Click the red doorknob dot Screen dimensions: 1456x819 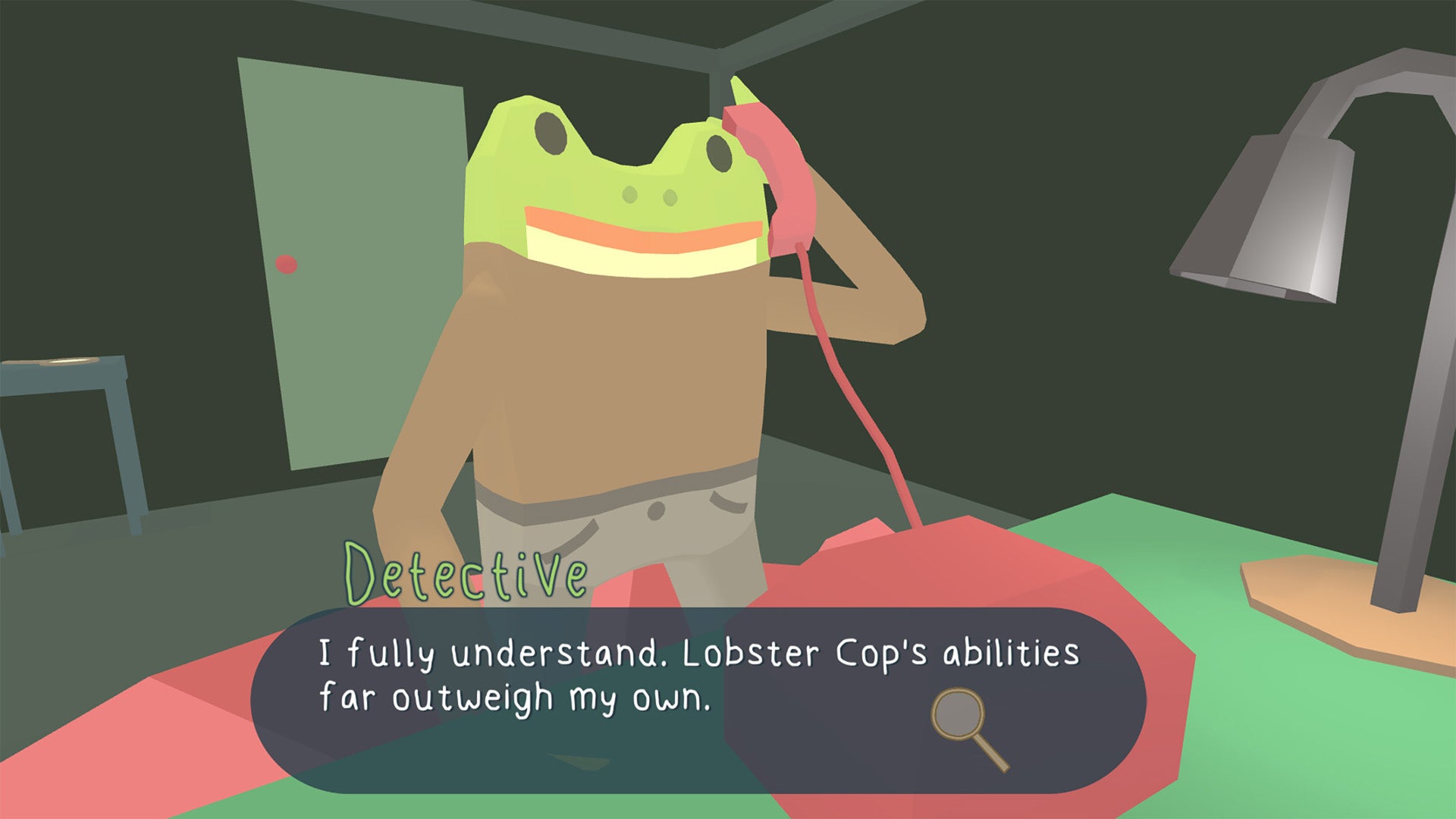(x=286, y=263)
